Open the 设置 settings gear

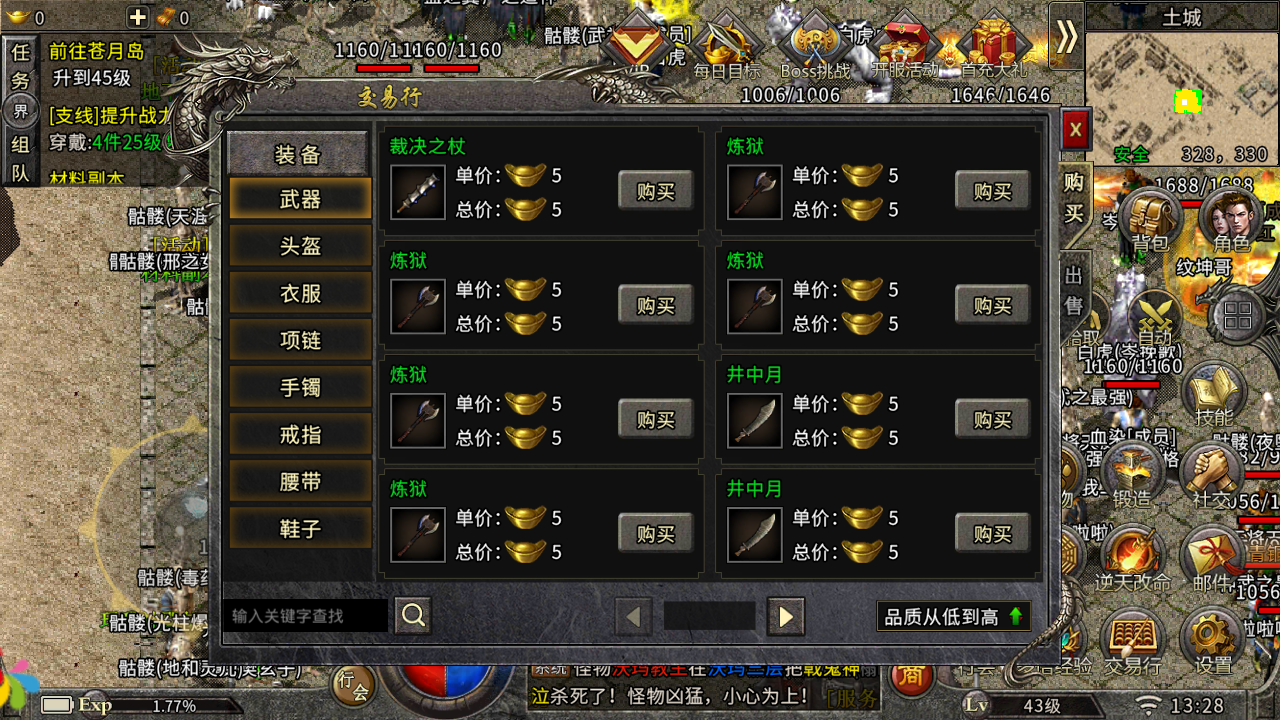1213,640
